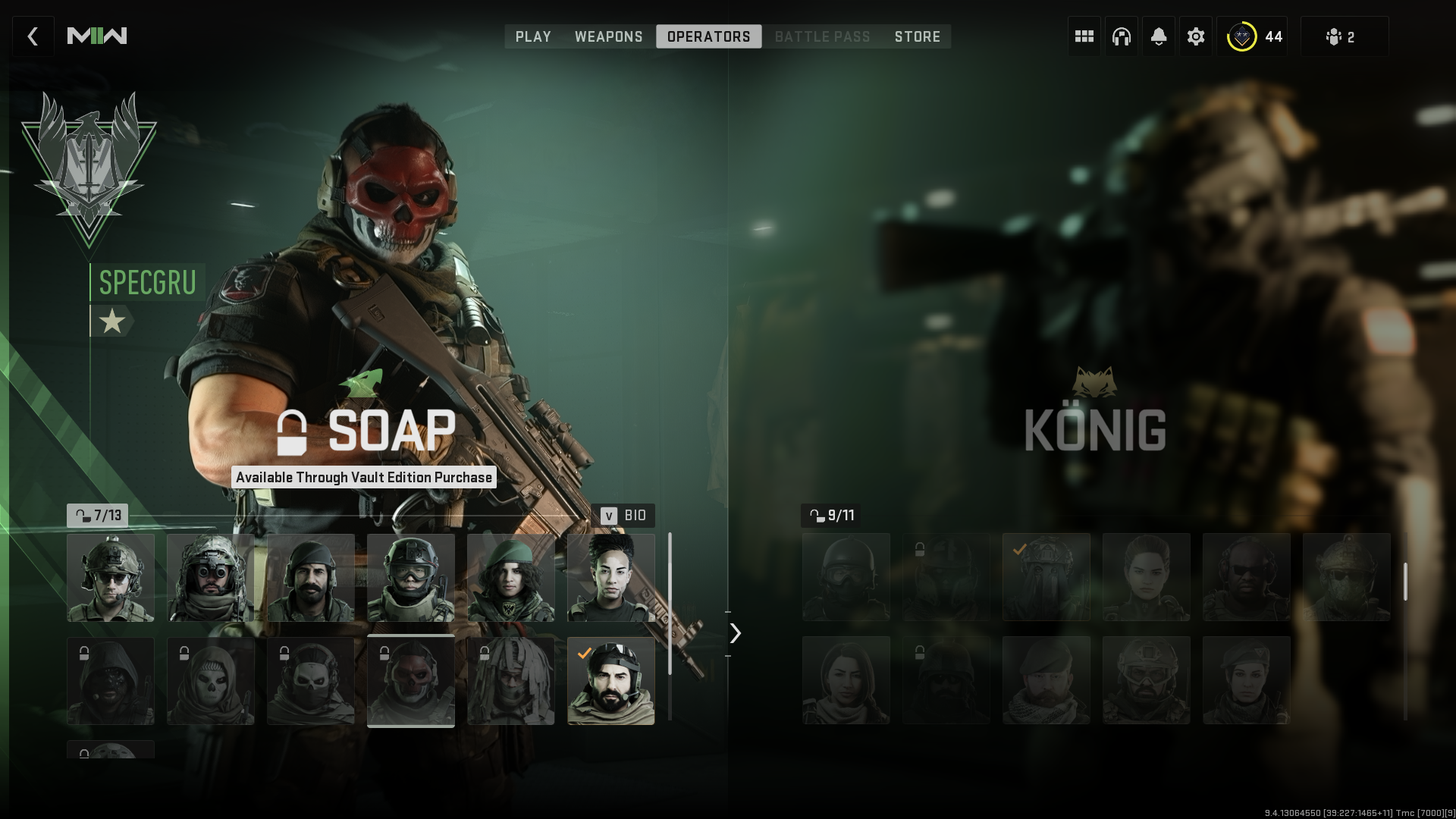Open the social/channels grid icon
Image resolution: width=1456 pixels, height=819 pixels.
1084,36
